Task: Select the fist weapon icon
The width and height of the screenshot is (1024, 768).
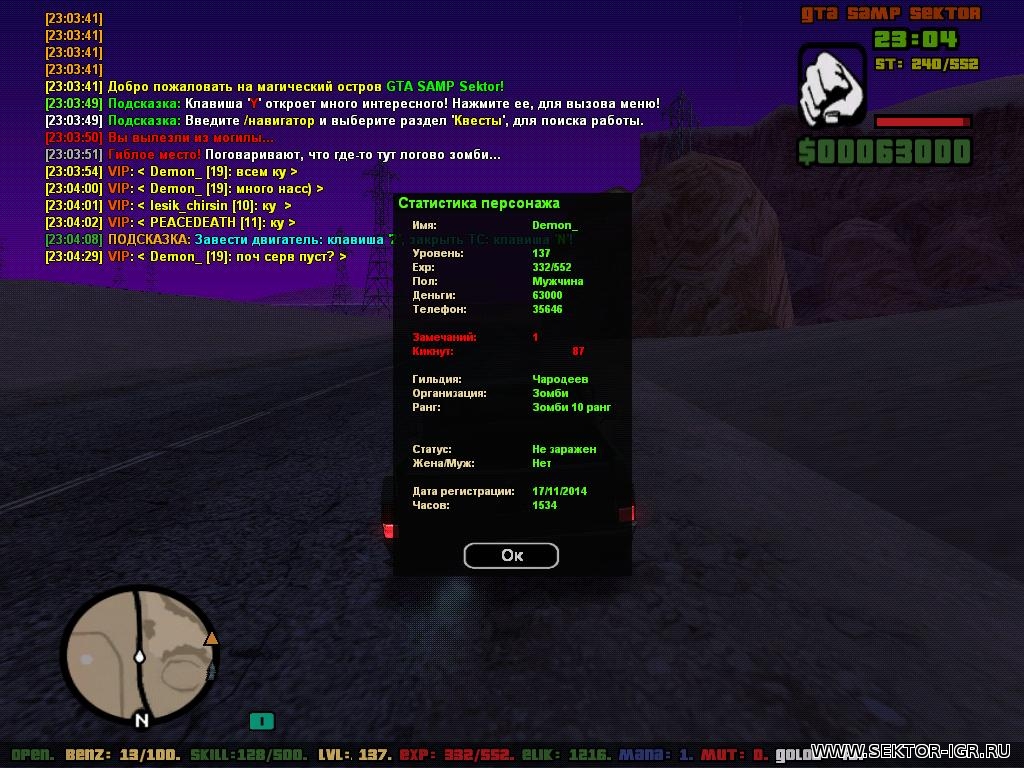Action: click(x=831, y=84)
